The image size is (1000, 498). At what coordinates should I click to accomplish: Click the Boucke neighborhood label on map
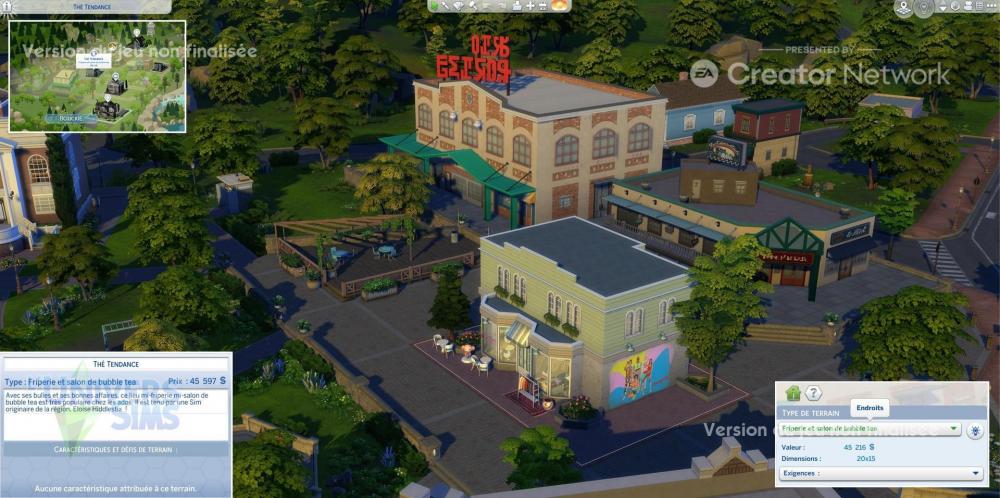coord(68,118)
